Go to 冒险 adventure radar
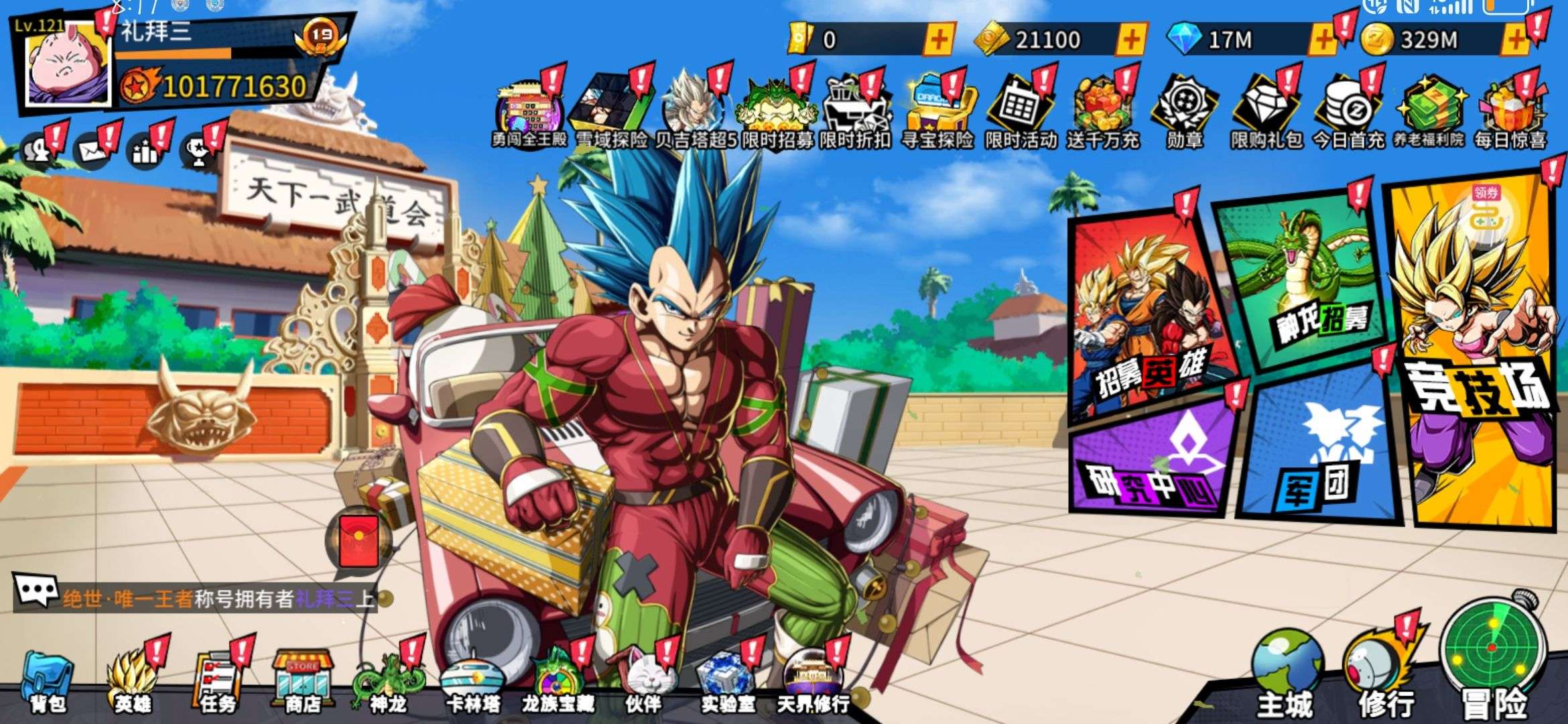This screenshot has height=724, width=1568. click(x=1493, y=657)
